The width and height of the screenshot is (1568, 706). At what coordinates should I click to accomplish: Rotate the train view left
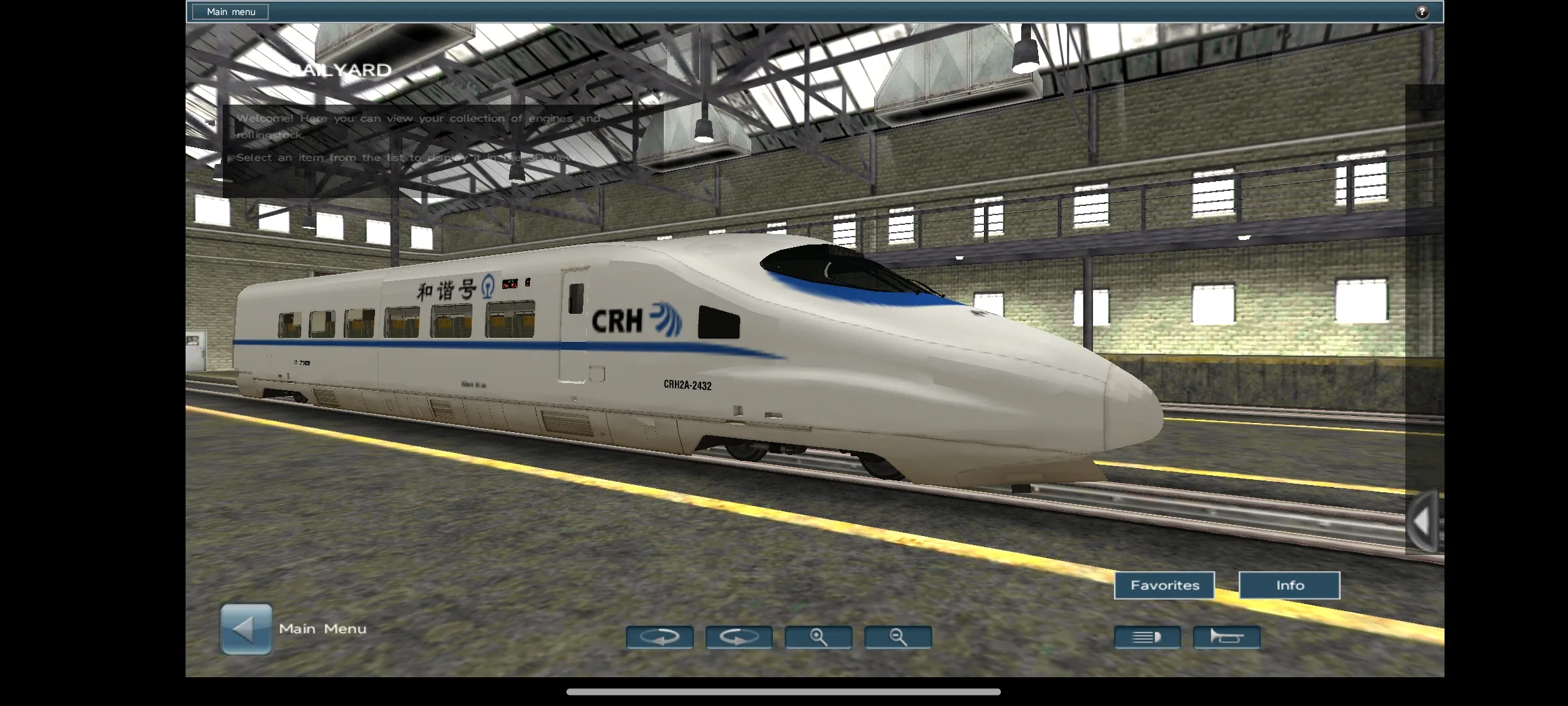pyautogui.click(x=659, y=637)
